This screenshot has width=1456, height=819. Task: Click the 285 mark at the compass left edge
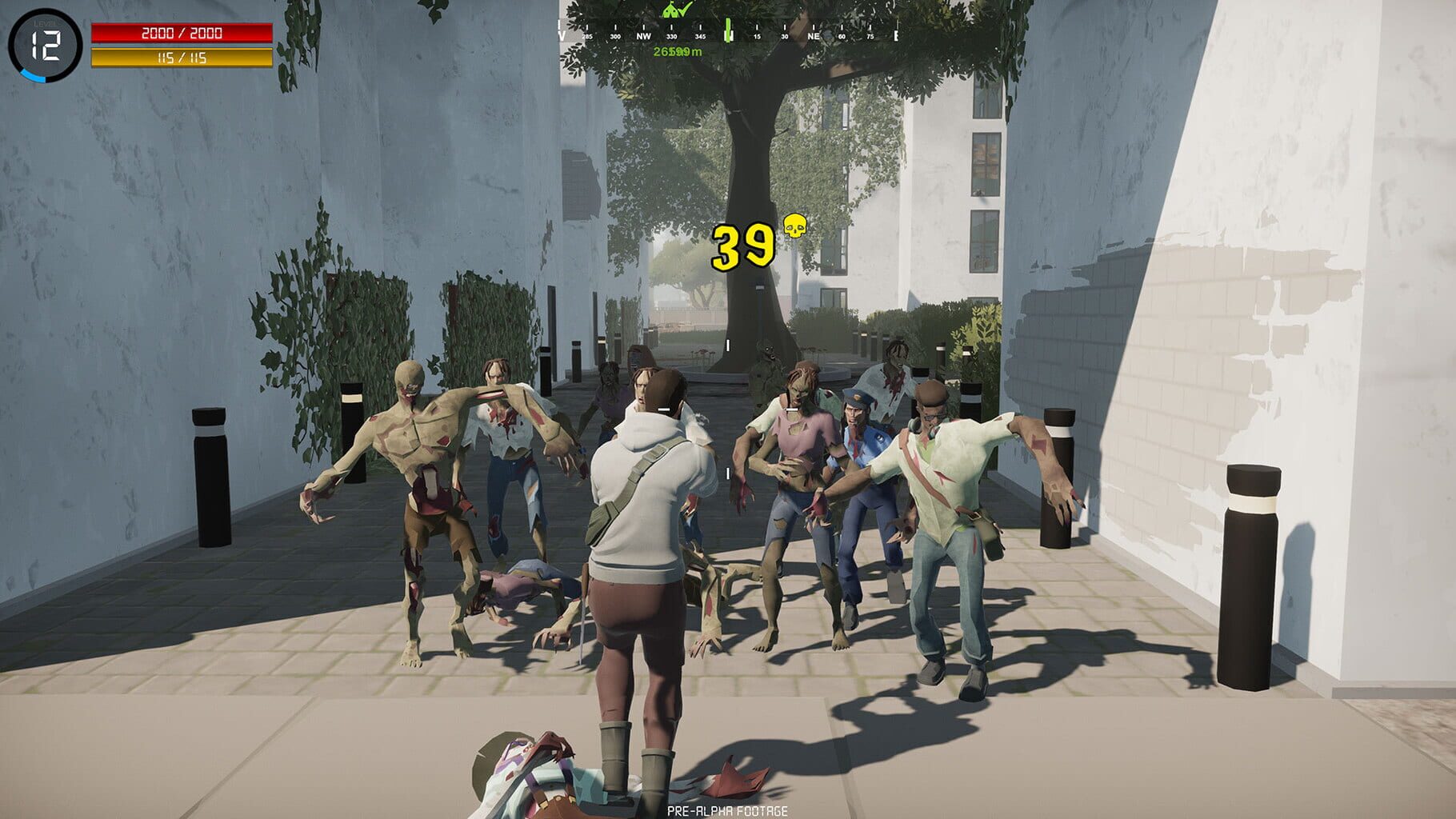coord(587,37)
